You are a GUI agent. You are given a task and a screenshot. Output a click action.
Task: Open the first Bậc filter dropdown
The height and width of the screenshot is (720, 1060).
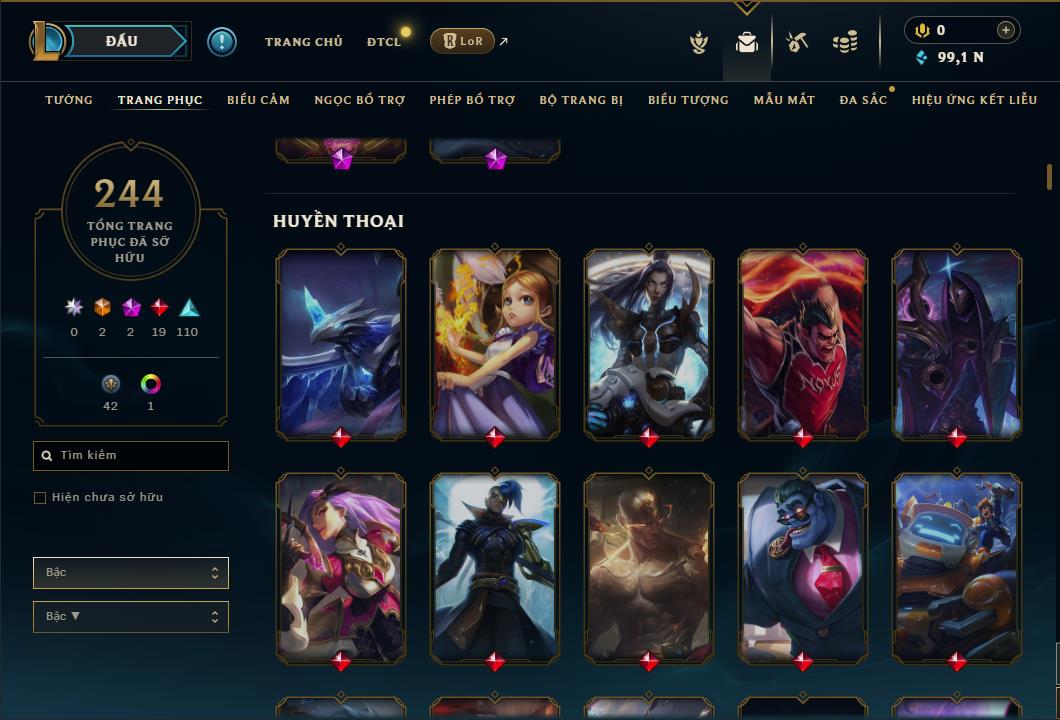point(131,573)
